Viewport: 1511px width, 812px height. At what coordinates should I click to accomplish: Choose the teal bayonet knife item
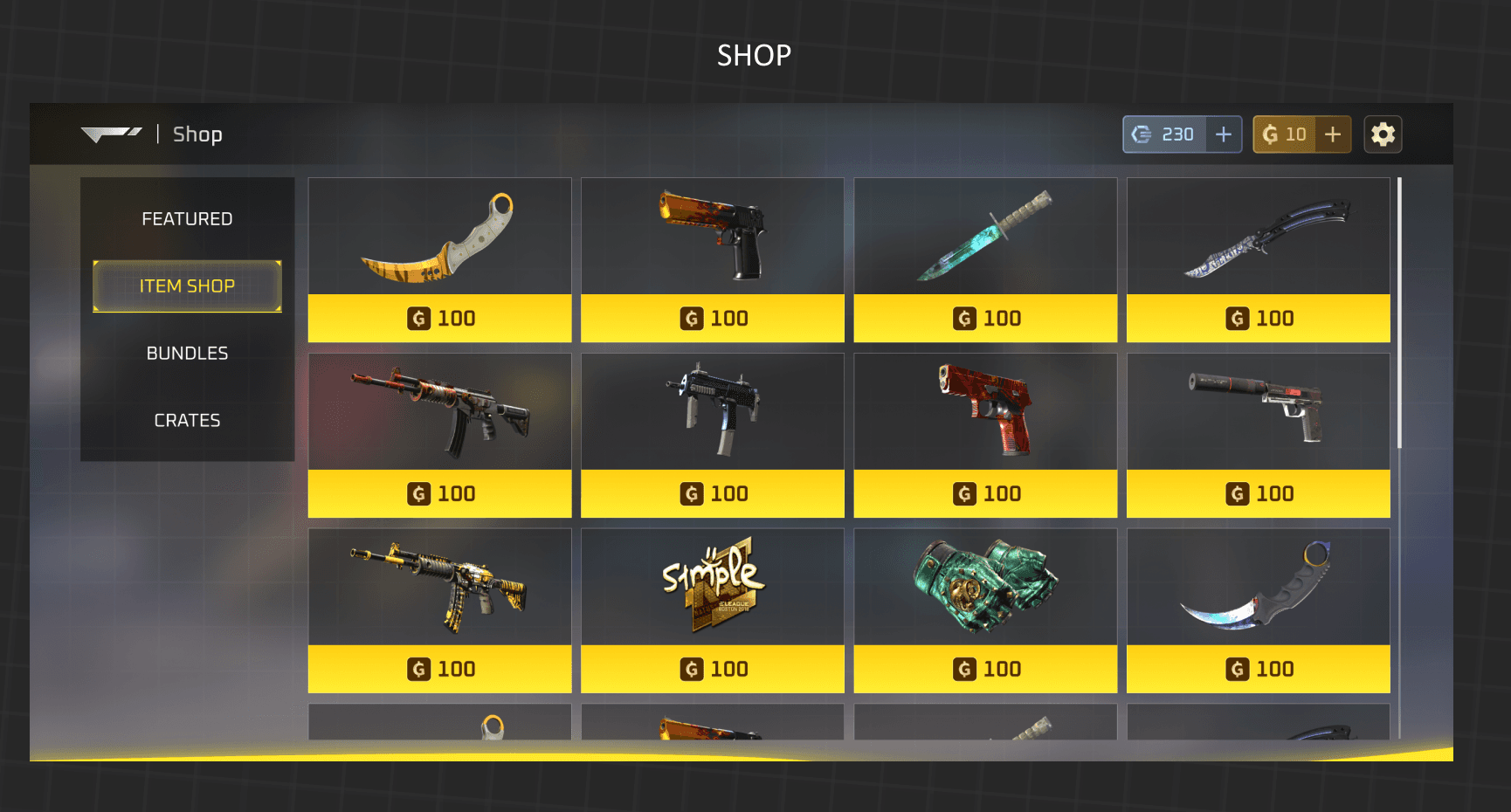point(985,259)
